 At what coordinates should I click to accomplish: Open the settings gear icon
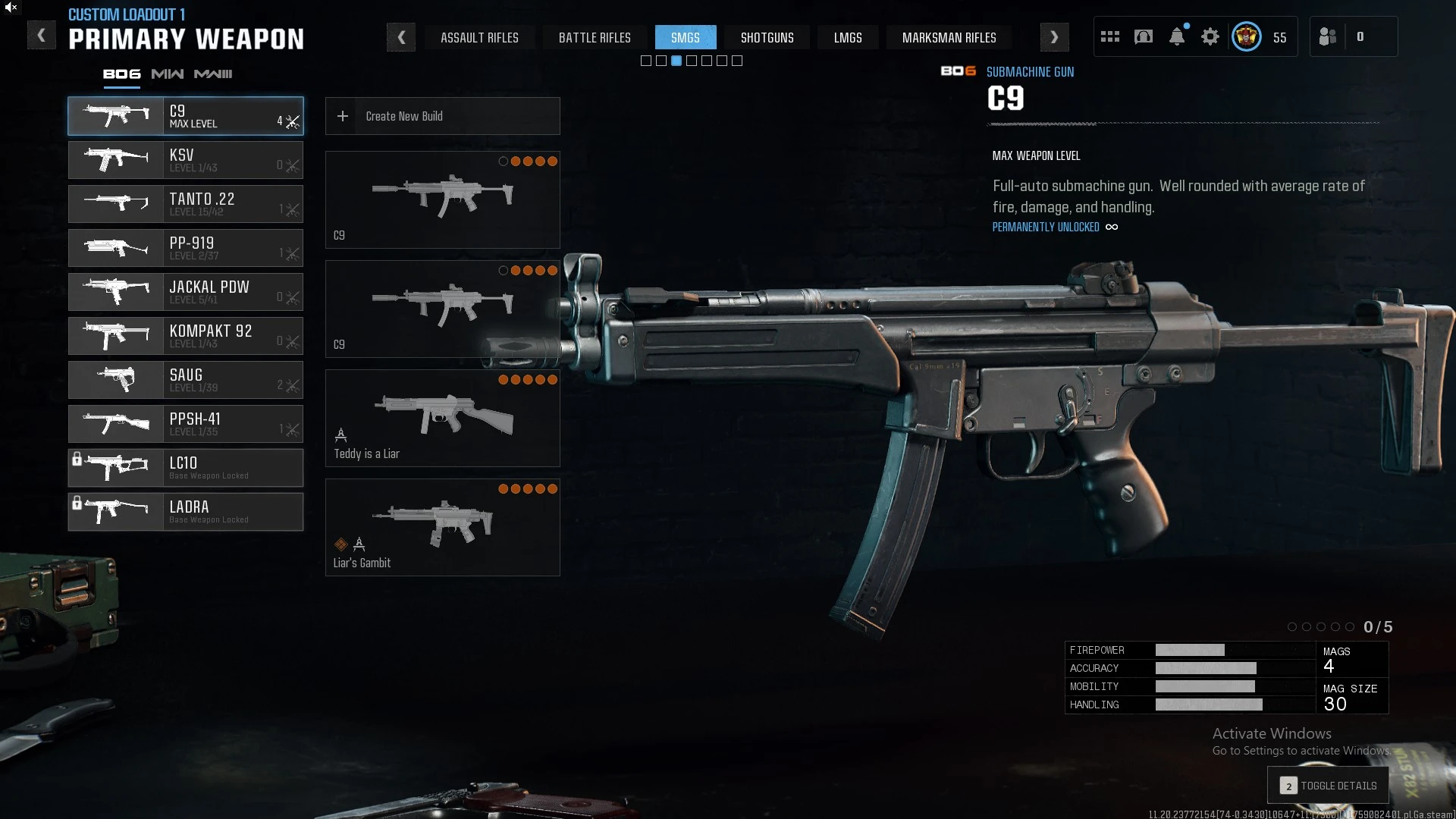[x=1210, y=37]
